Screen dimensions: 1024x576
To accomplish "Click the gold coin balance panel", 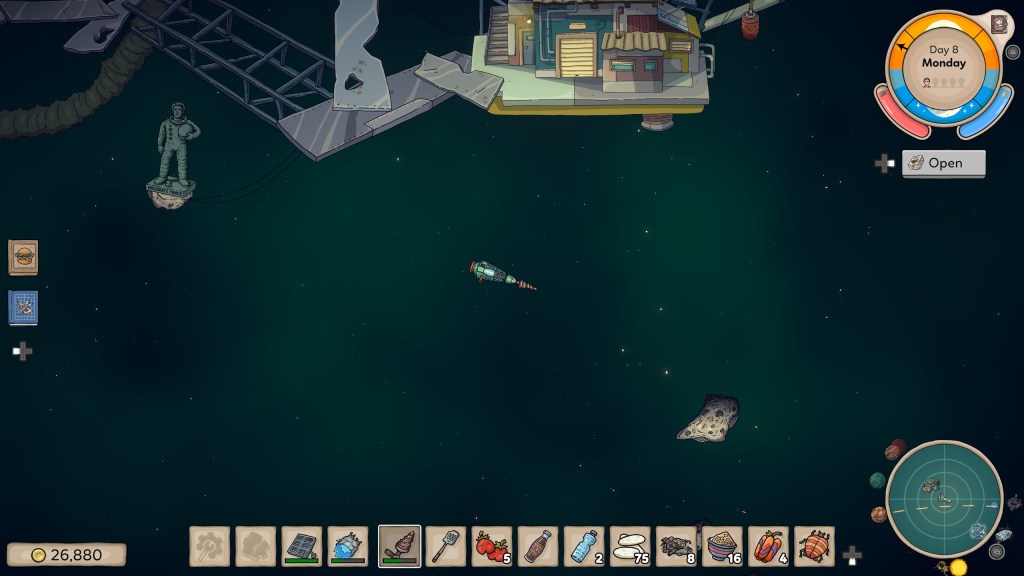I will [67, 554].
